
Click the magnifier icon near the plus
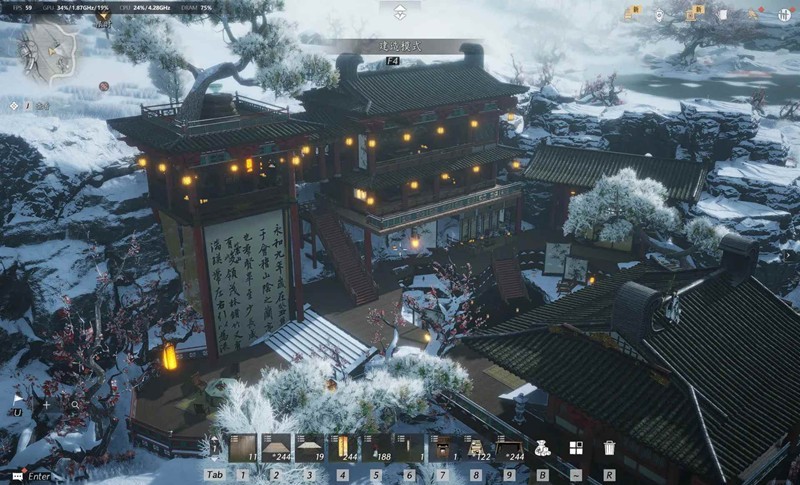coord(74,405)
